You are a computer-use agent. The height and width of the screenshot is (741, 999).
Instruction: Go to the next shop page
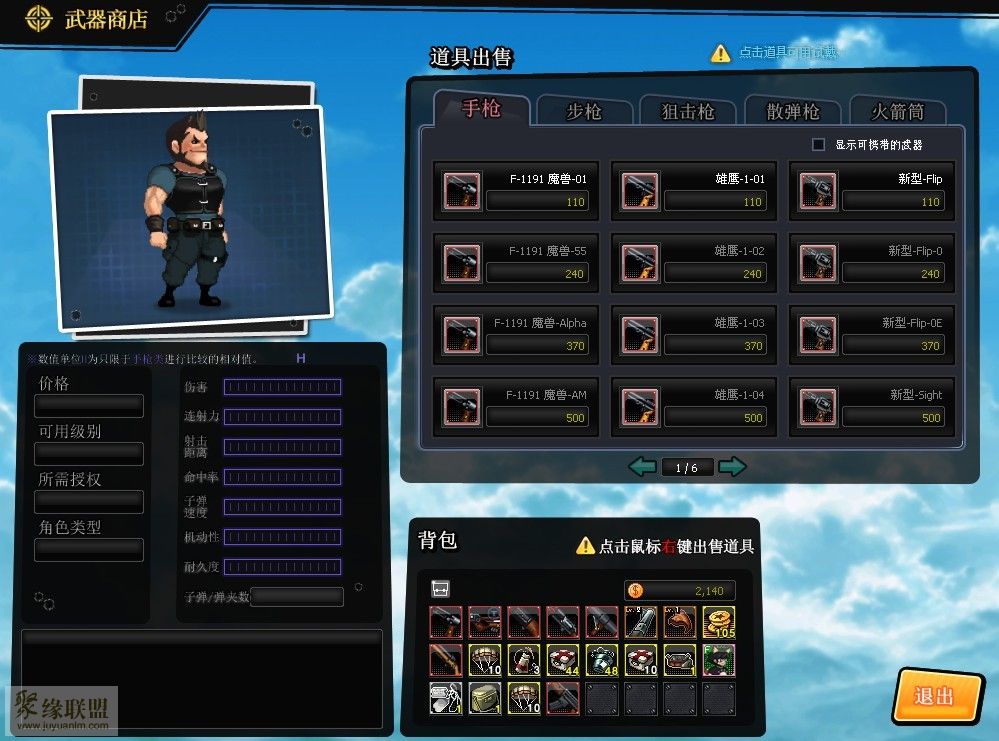pyautogui.click(x=732, y=467)
